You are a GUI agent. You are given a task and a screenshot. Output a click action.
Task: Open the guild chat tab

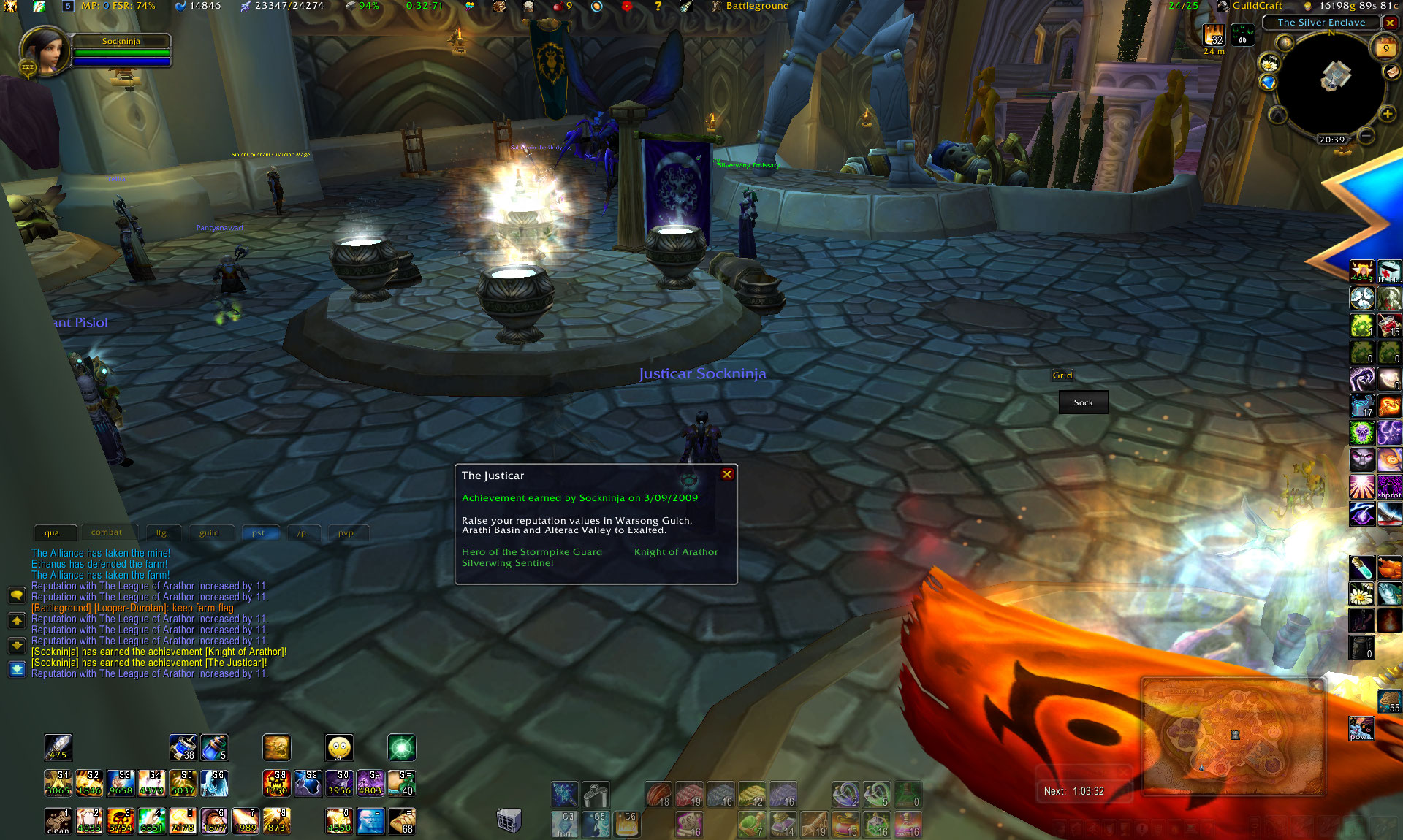209,533
